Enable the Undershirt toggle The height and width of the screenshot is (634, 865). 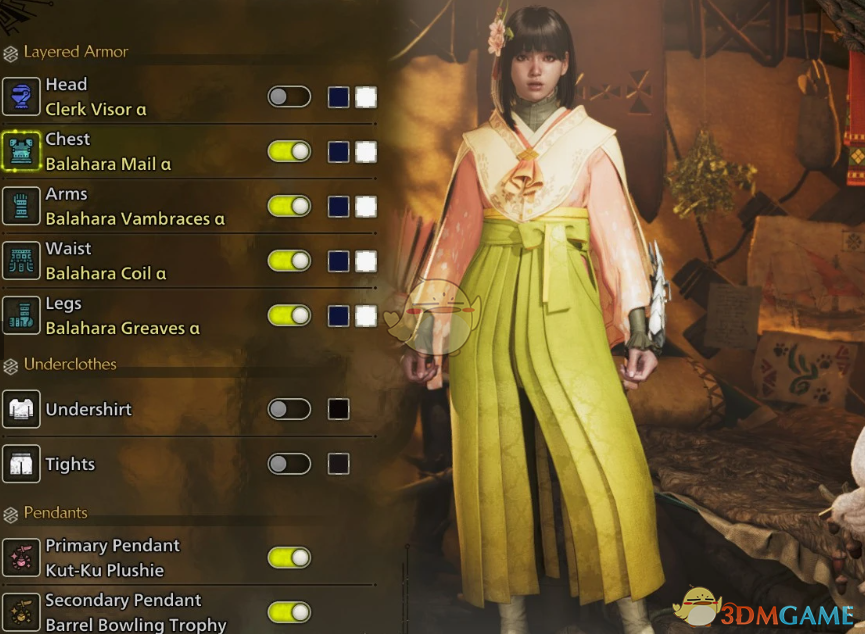pyautogui.click(x=289, y=409)
